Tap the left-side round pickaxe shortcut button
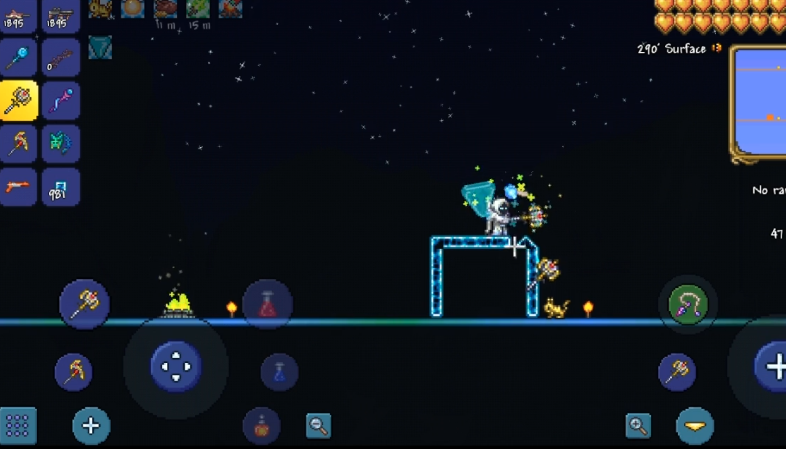This screenshot has height=449, width=786. [74, 372]
